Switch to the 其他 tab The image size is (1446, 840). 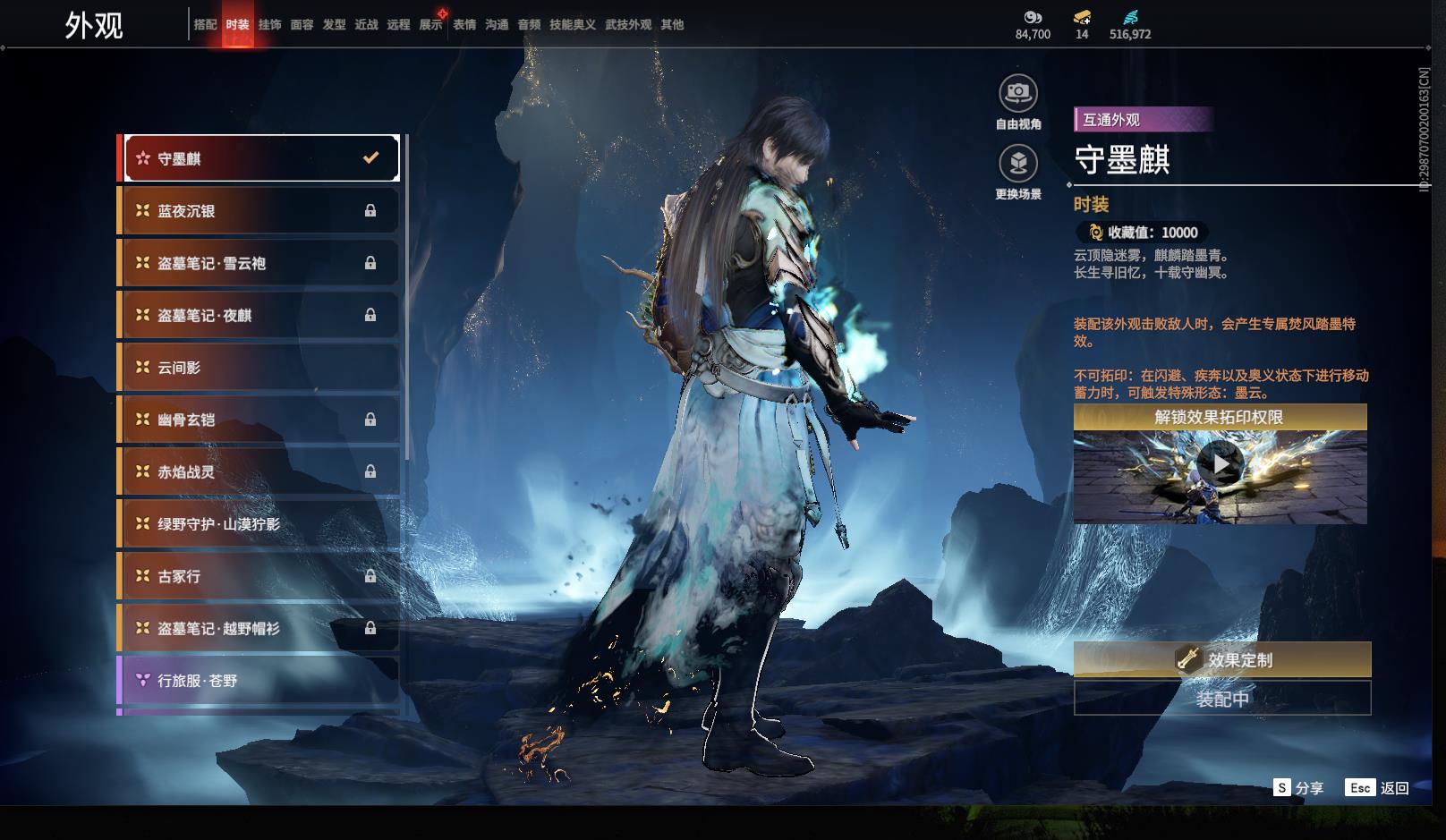672,25
